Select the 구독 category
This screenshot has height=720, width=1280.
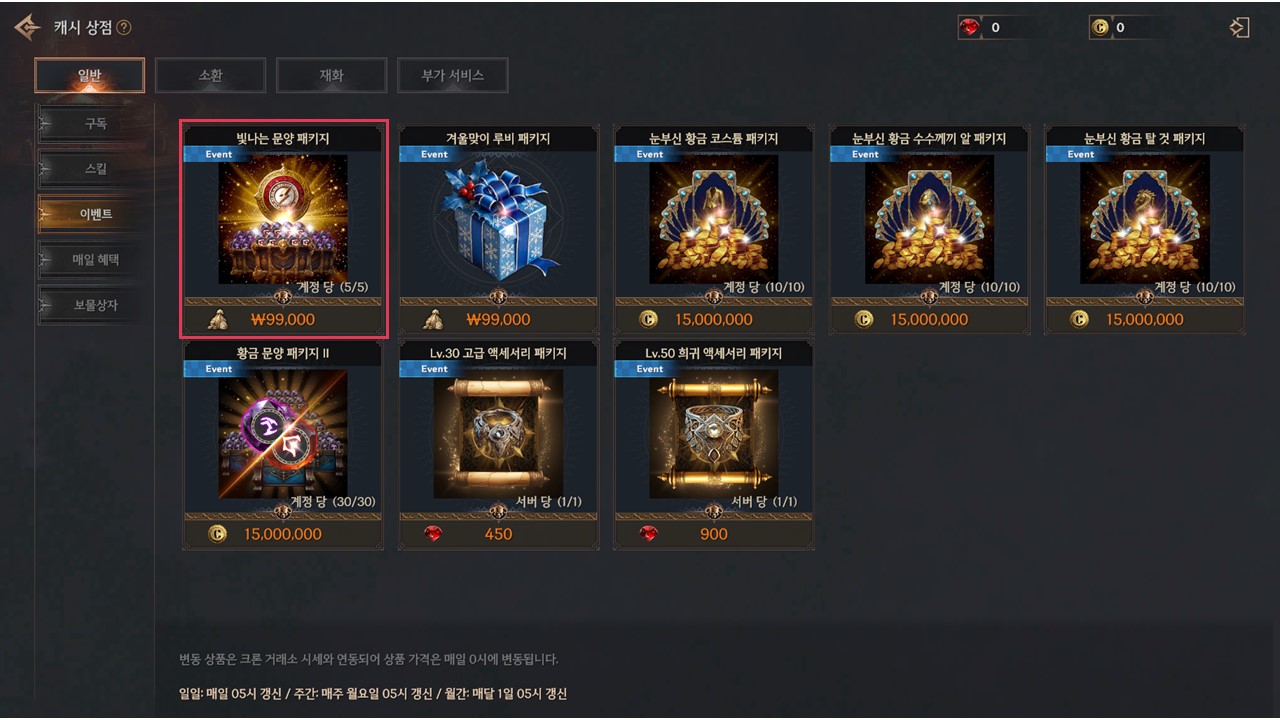coord(95,124)
